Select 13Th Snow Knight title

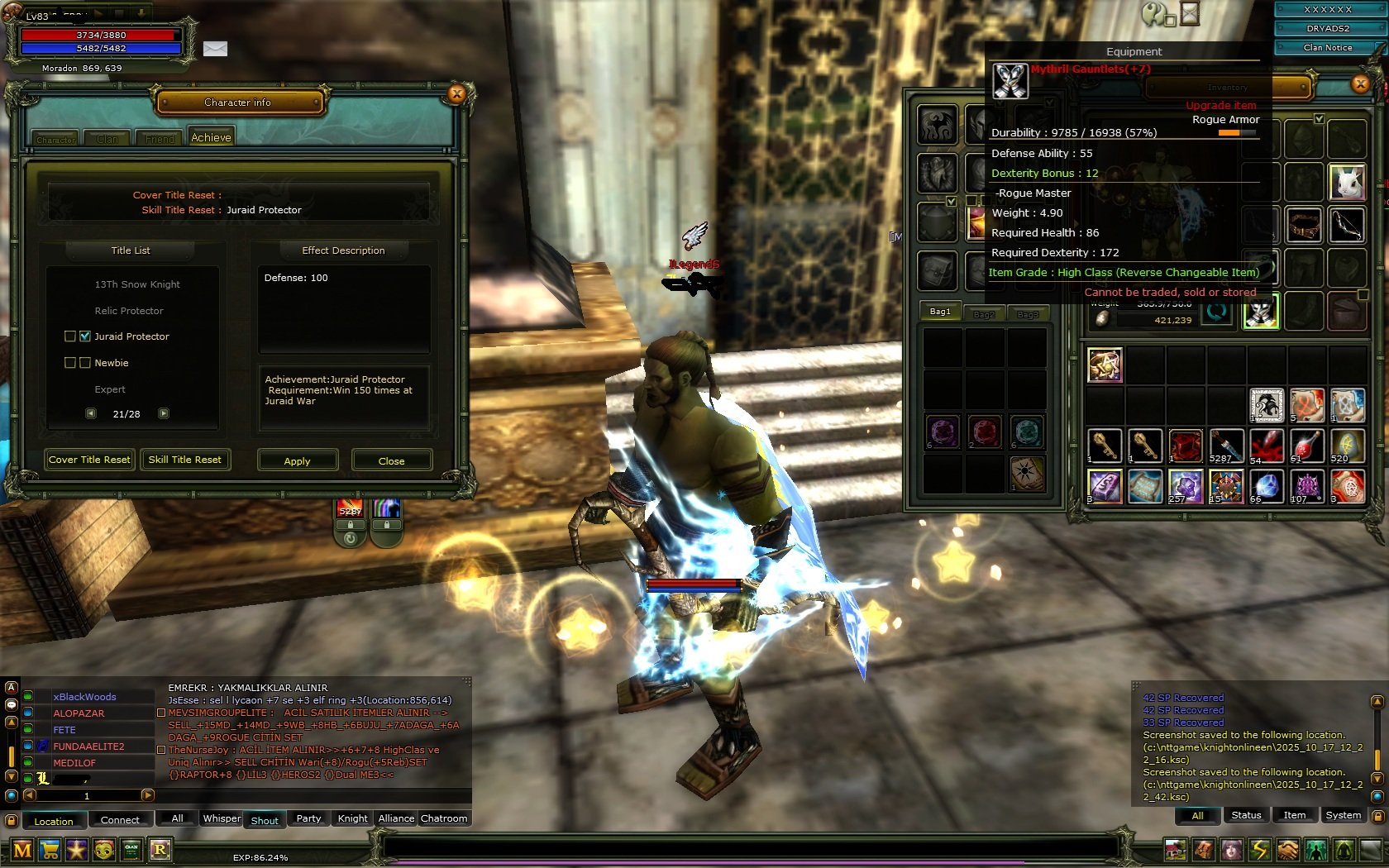pos(137,284)
